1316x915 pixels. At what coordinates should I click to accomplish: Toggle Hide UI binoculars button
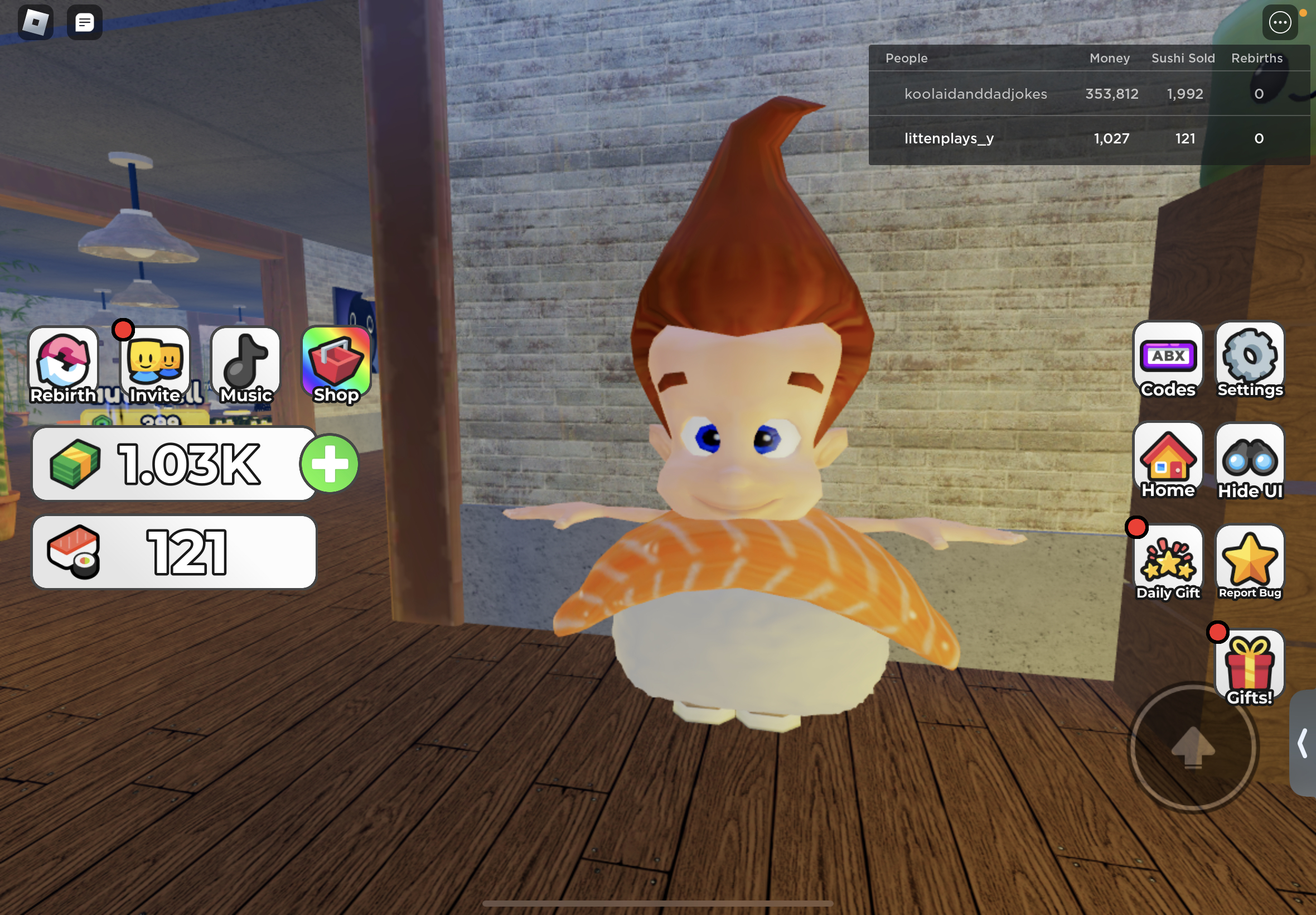(1250, 461)
